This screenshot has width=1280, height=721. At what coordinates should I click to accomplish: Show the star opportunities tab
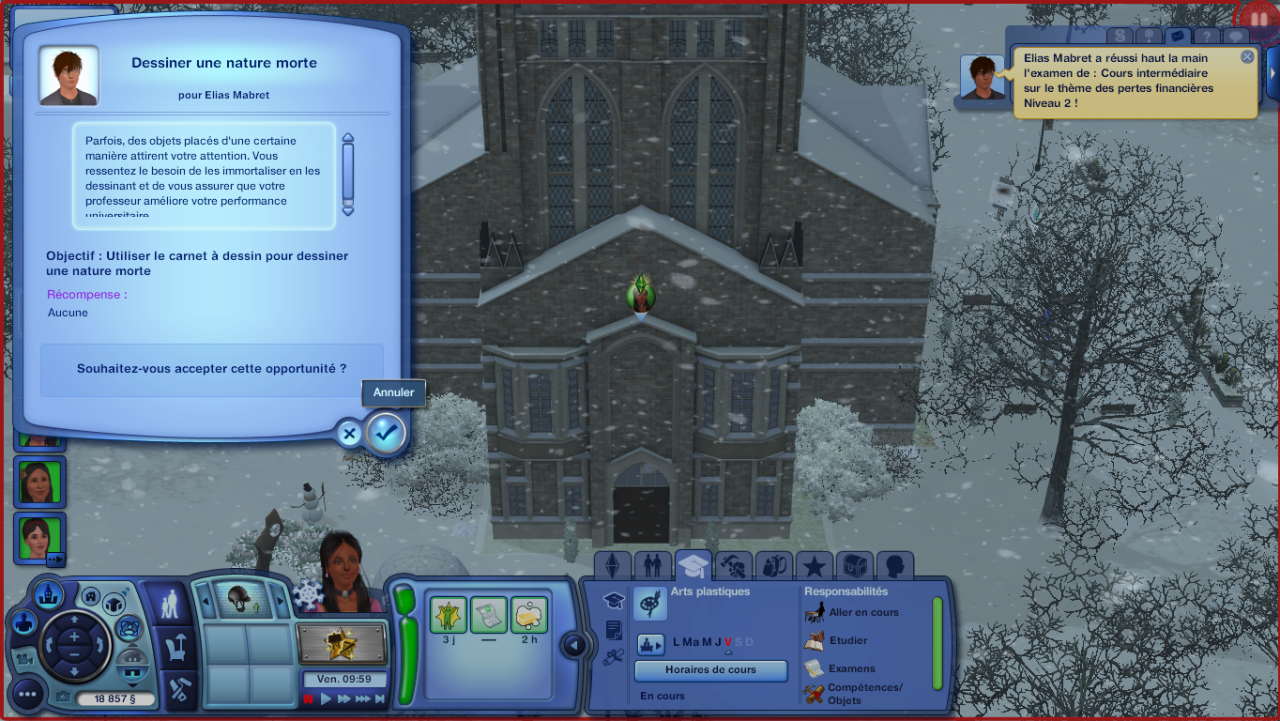coord(814,566)
